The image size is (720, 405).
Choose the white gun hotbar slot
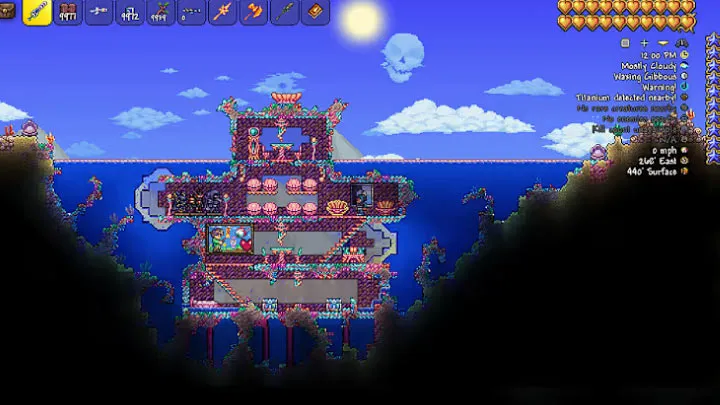pos(99,13)
